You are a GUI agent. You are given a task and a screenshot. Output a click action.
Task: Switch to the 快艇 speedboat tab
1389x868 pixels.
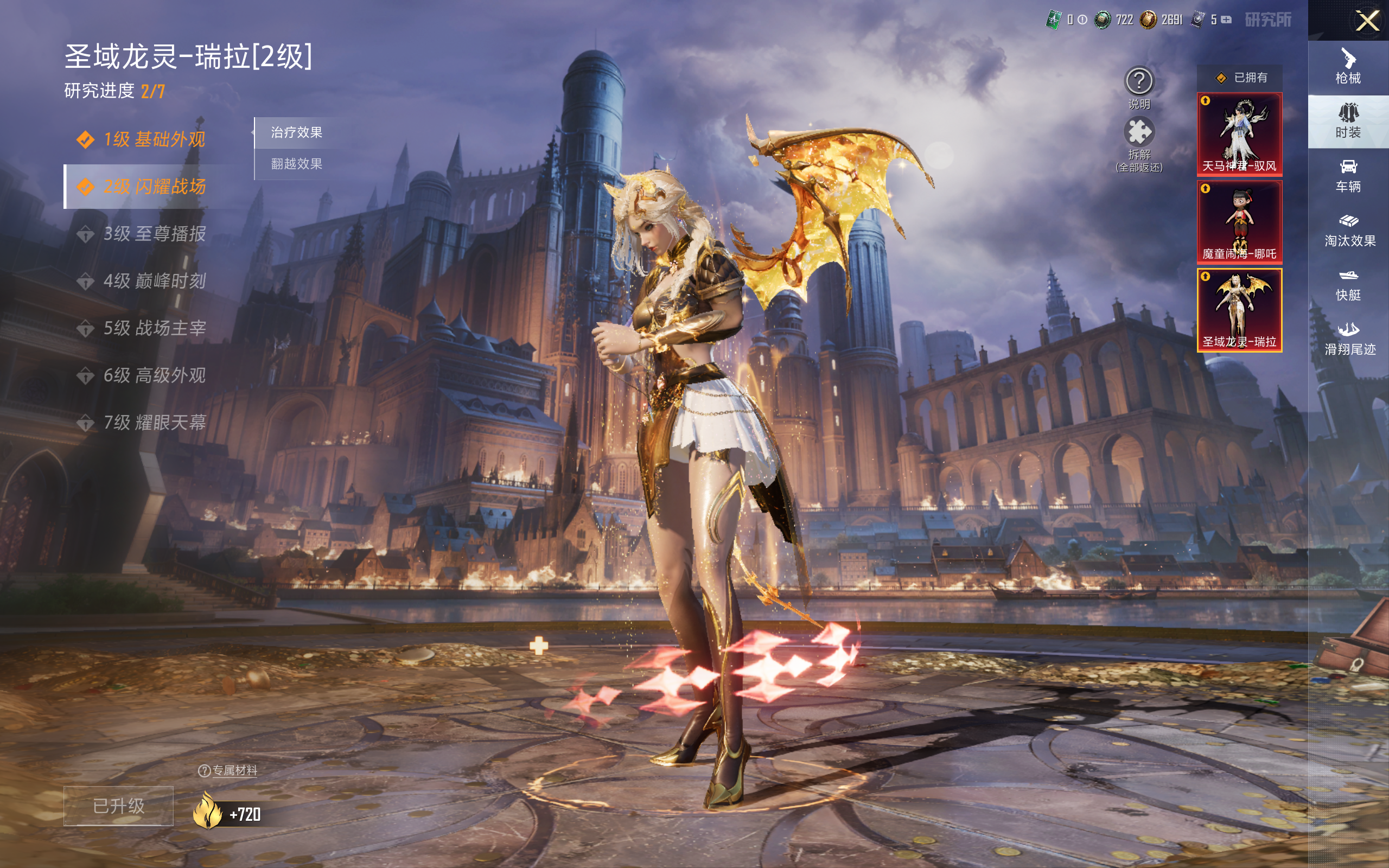click(x=1348, y=285)
